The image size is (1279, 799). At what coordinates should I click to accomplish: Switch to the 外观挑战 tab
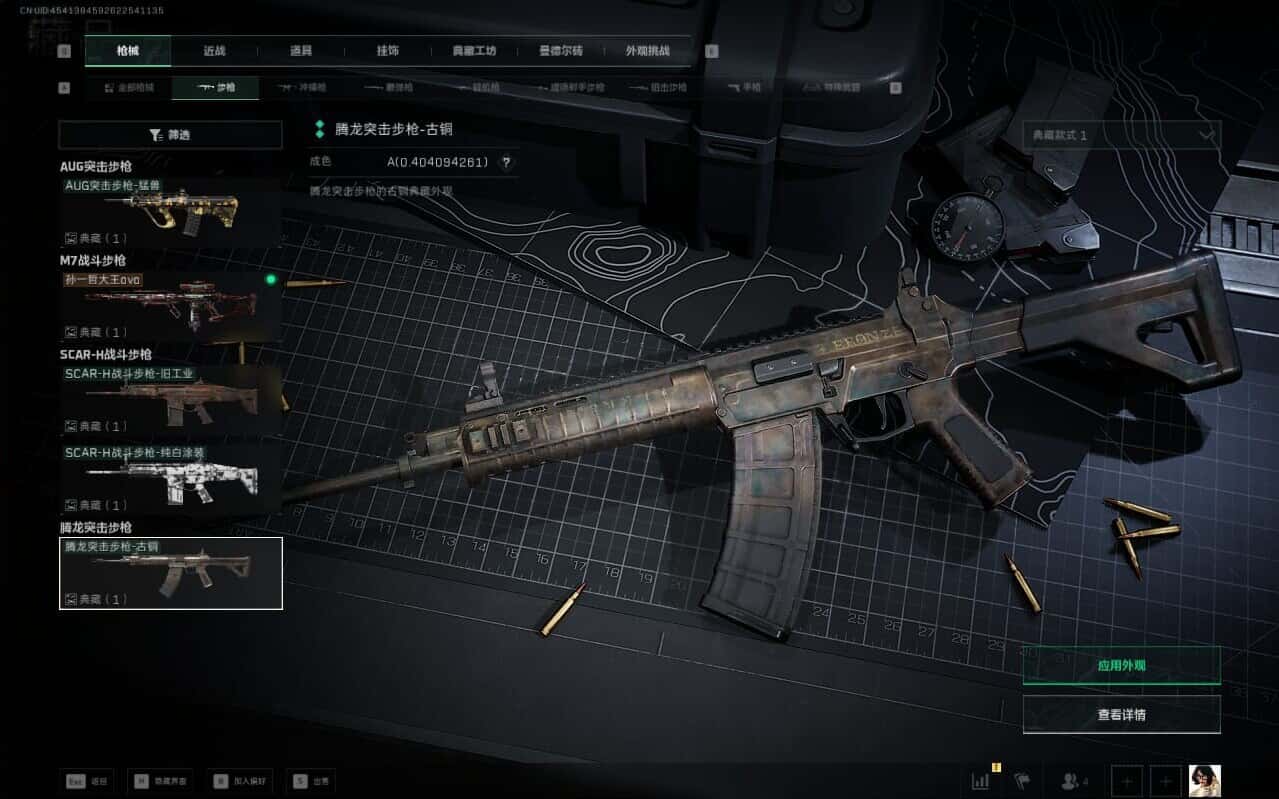coord(647,51)
